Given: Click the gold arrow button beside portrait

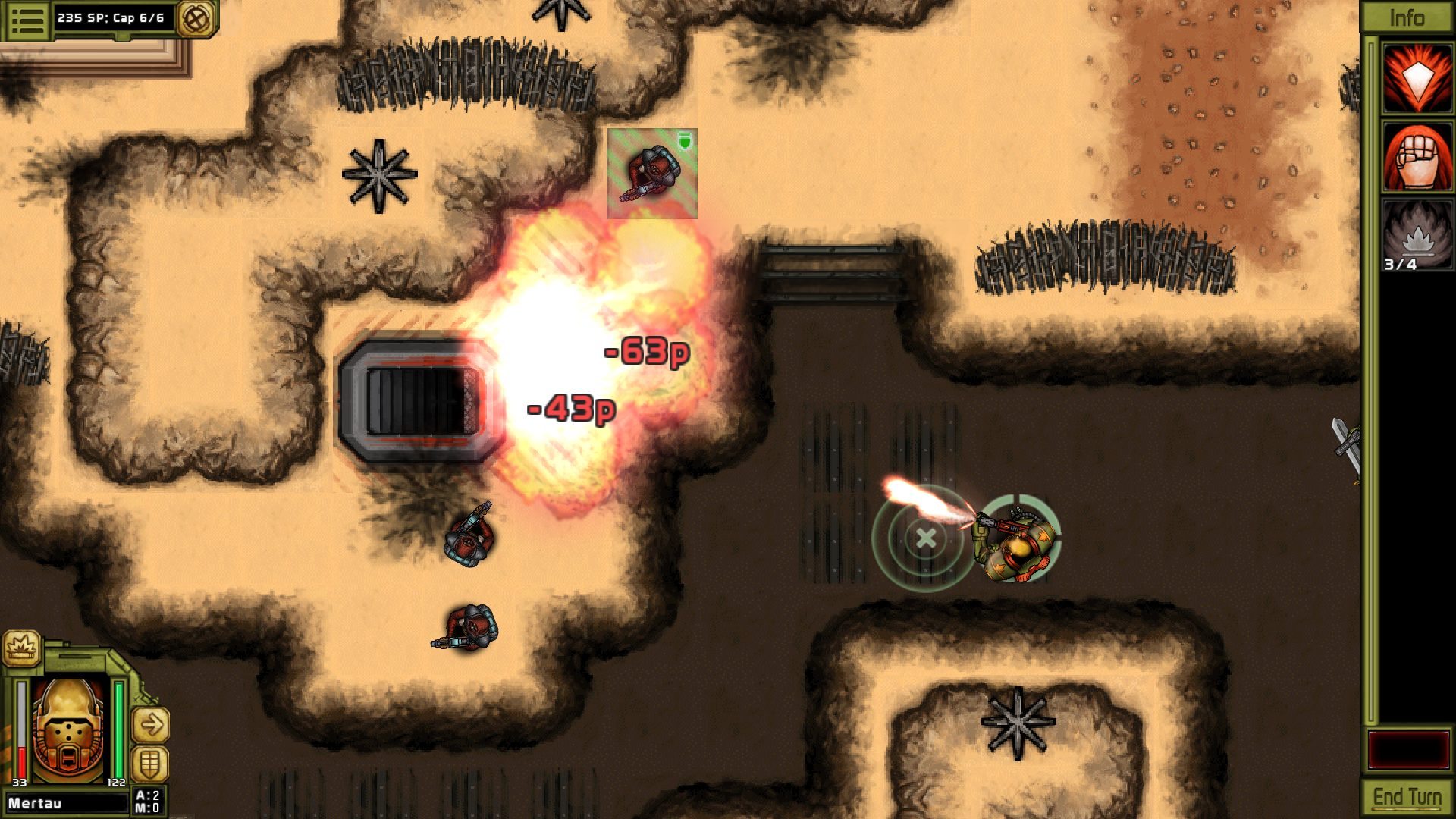Looking at the screenshot, I should [x=150, y=725].
